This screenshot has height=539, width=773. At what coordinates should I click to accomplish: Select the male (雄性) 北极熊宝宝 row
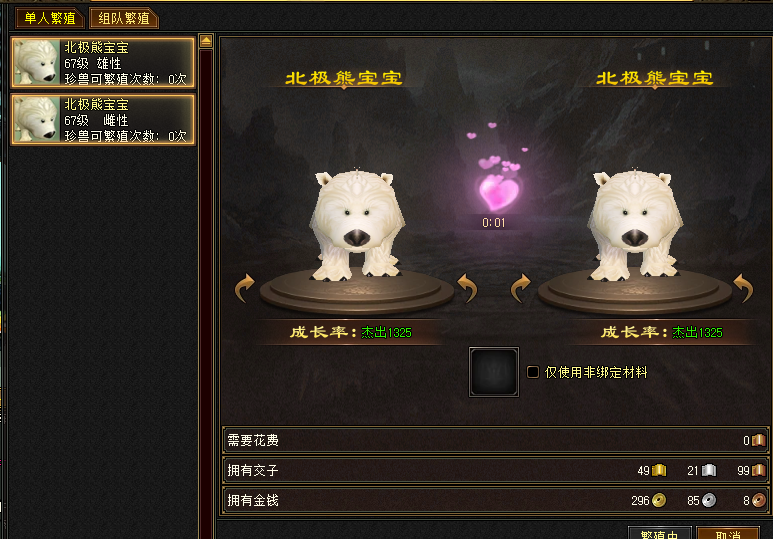click(x=103, y=62)
